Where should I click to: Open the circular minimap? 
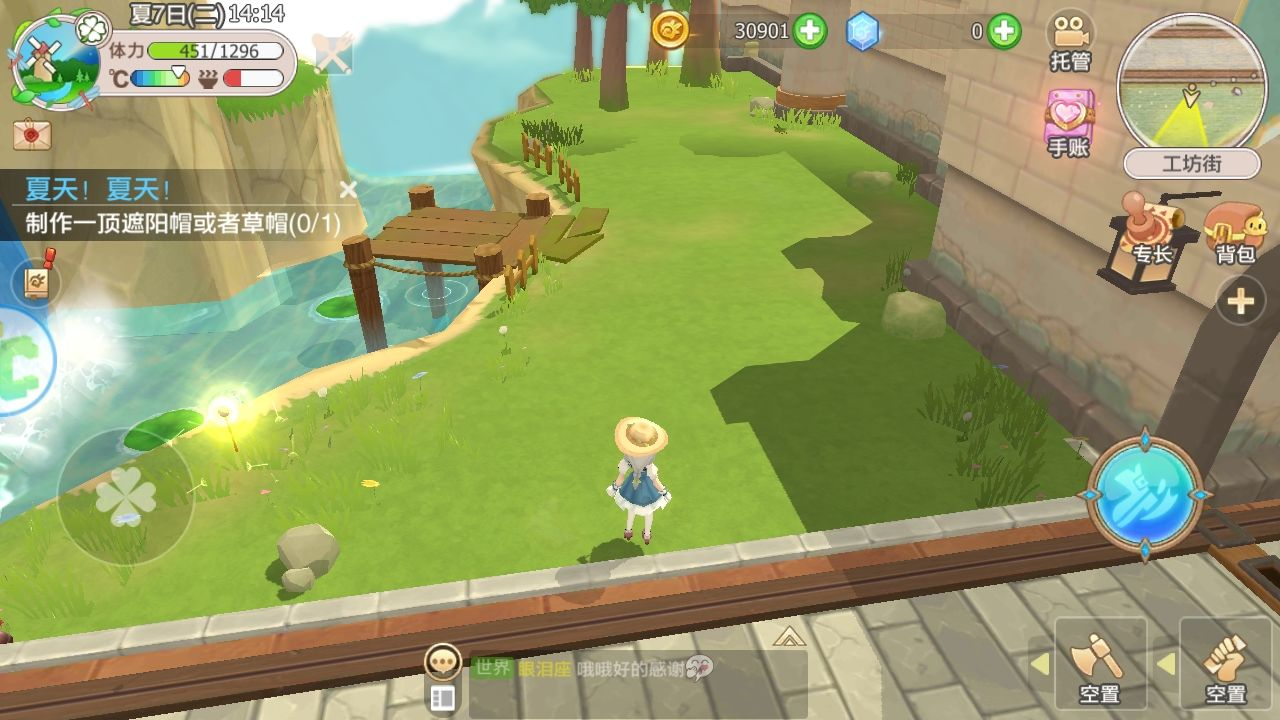(x=1189, y=86)
